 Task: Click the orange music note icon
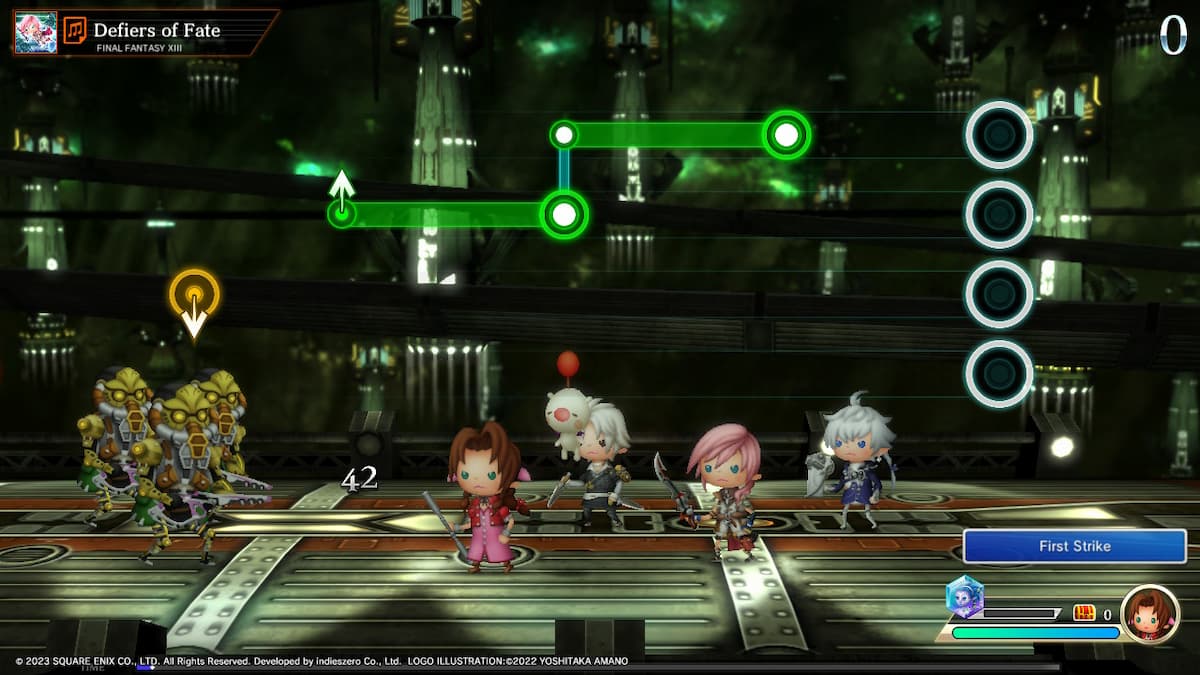(x=75, y=31)
